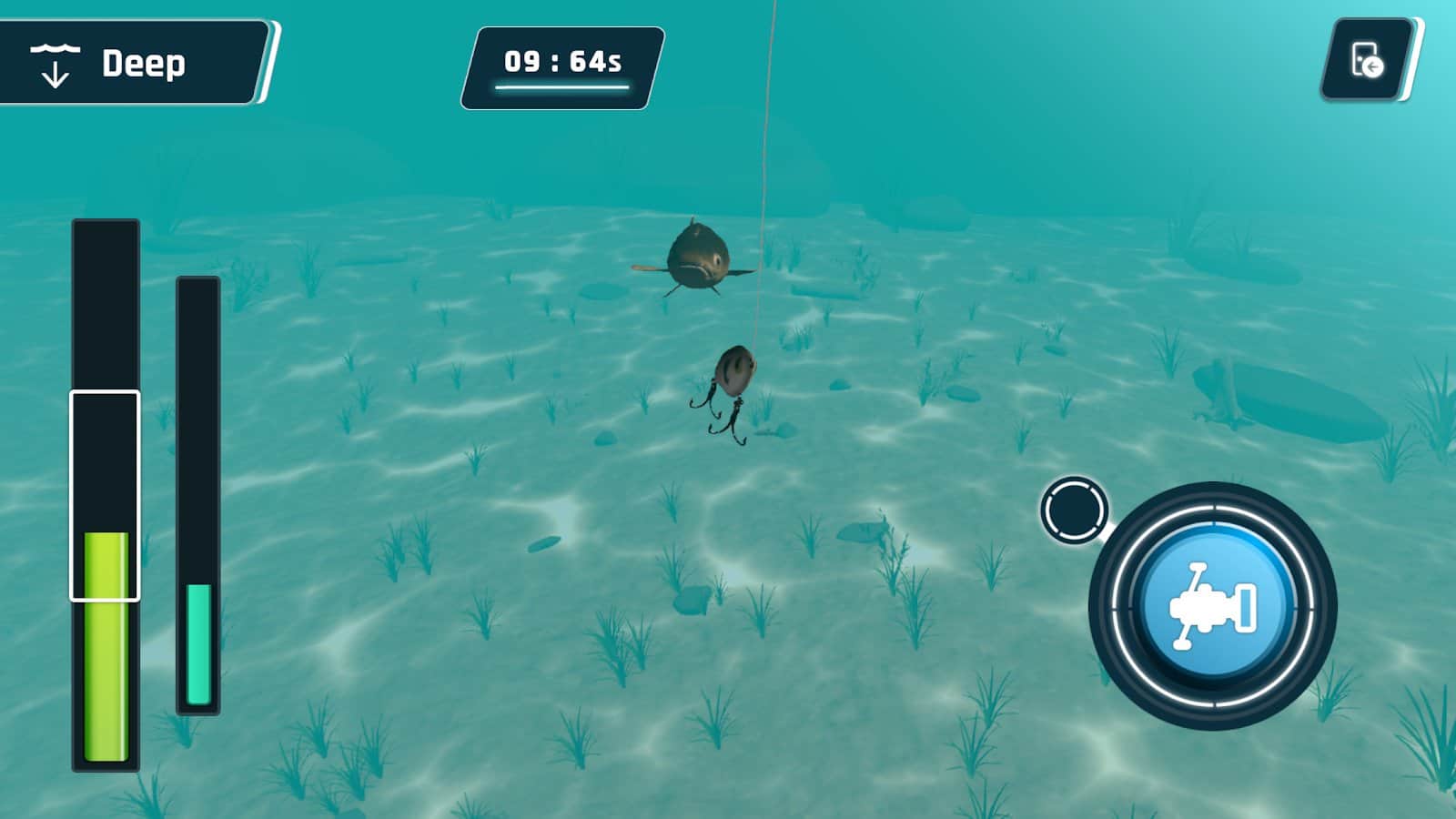The width and height of the screenshot is (1456, 819).
Task: Click the exit icon button
Action: (x=1367, y=60)
